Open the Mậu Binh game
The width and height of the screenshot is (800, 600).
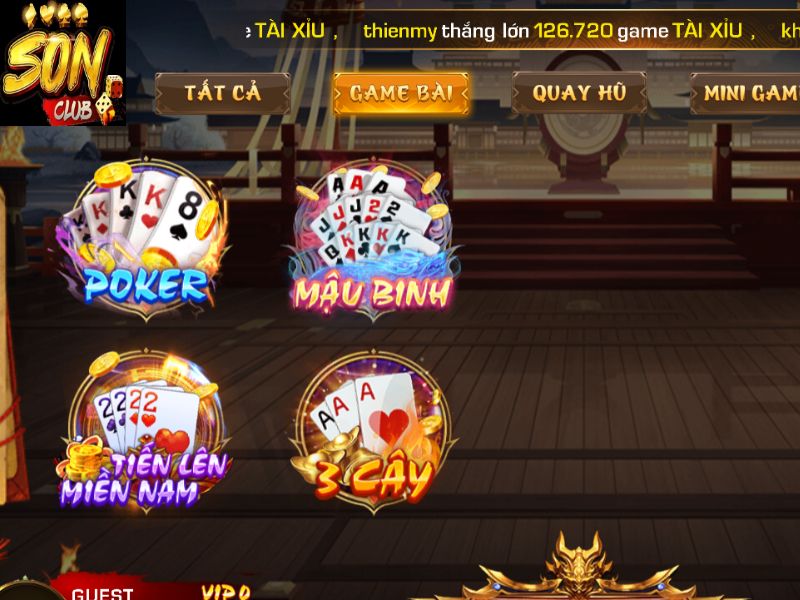[x=372, y=241]
